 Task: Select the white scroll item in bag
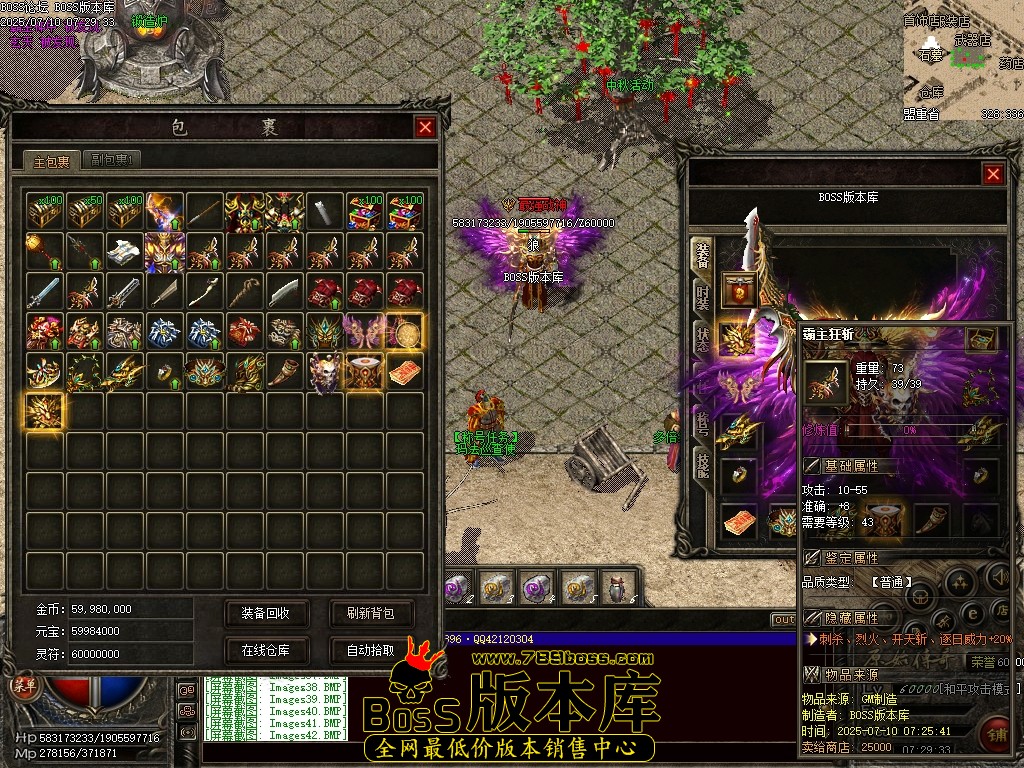[x=125, y=251]
